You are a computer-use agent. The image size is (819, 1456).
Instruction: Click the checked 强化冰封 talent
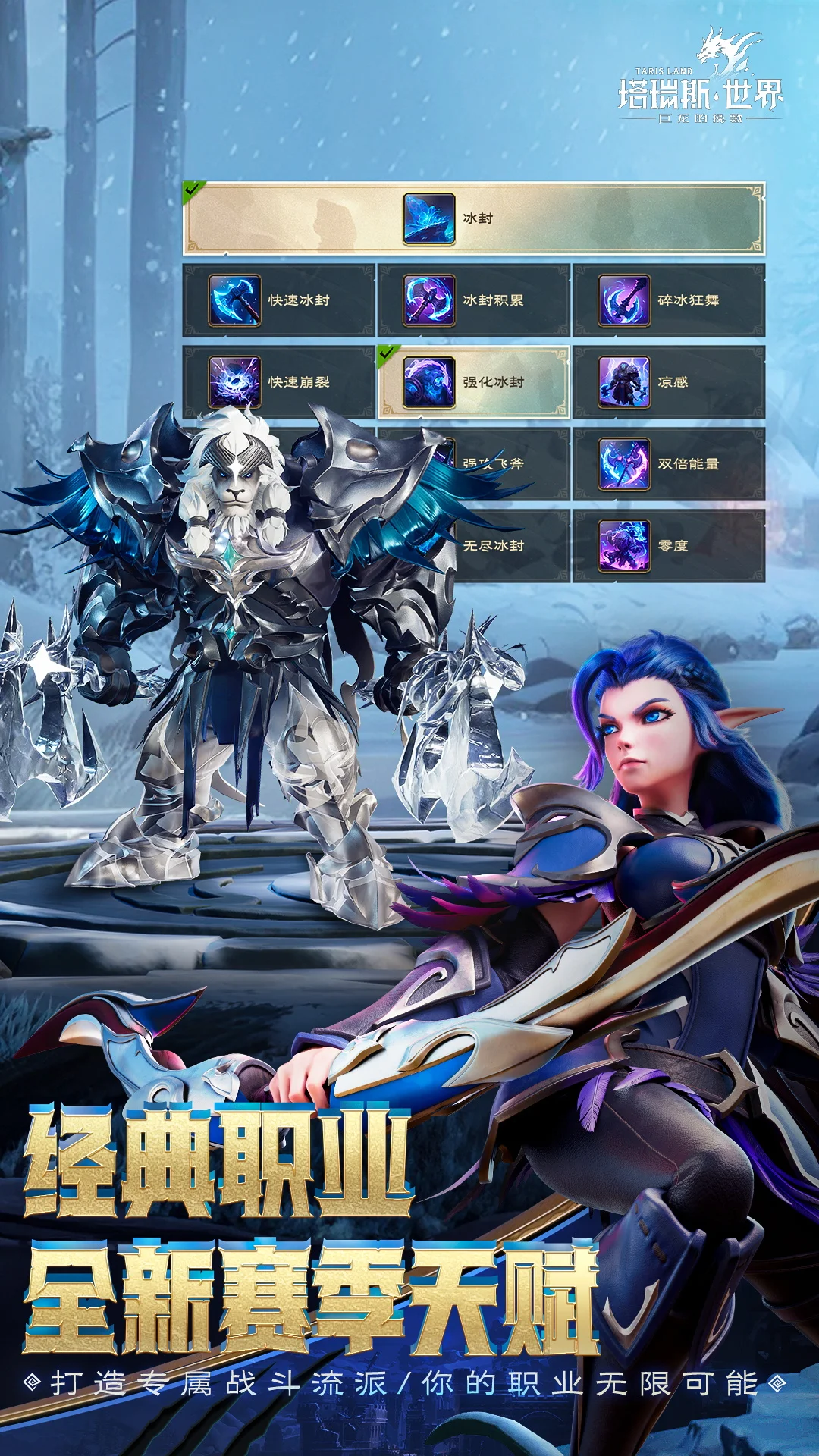(x=473, y=381)
